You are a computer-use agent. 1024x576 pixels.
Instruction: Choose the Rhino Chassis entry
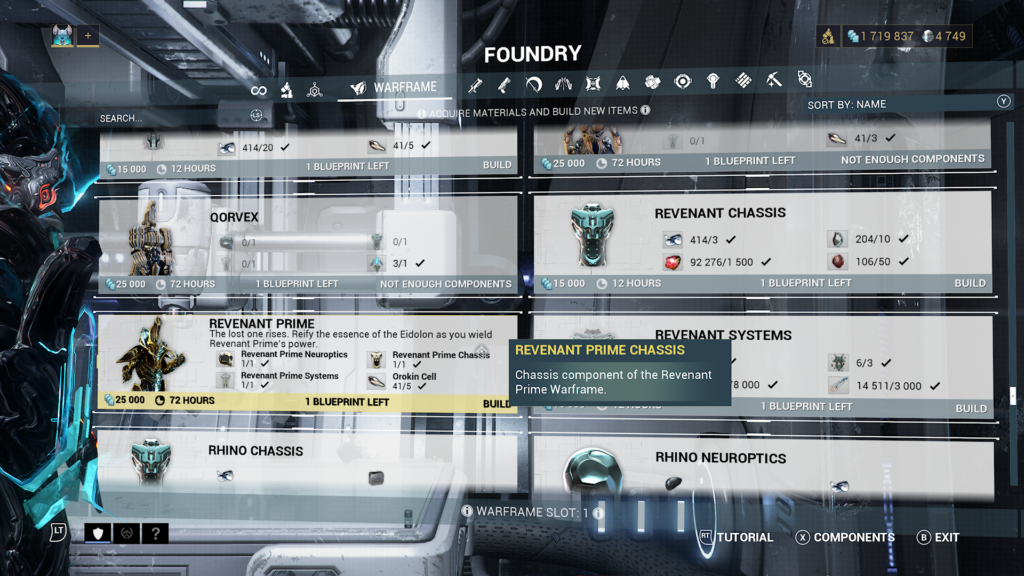pyautogui.click(x=255, y=451)
